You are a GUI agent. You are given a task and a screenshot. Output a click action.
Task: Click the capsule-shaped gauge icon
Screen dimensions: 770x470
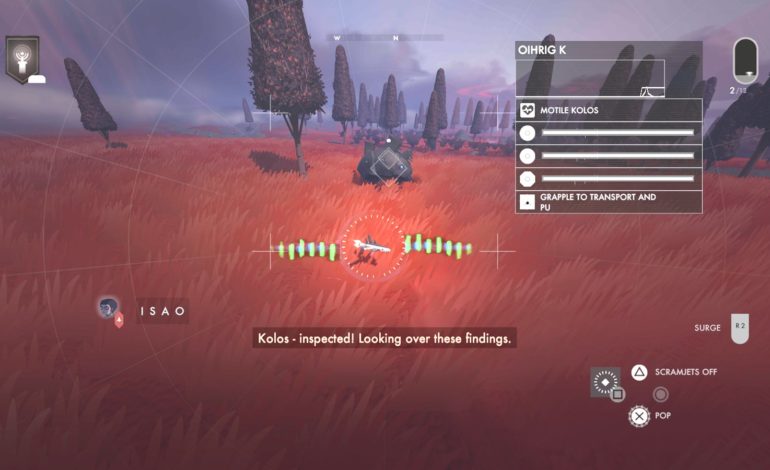pyautogui.click(x=744, y=60)
